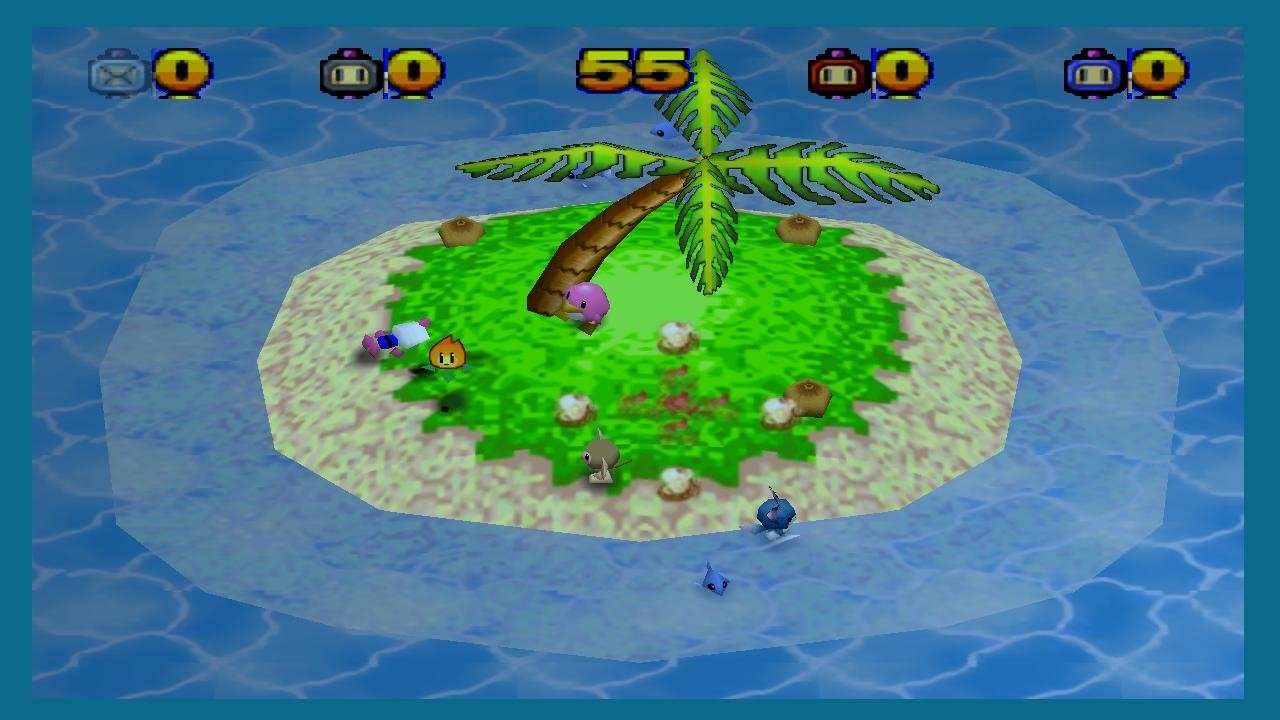Click the black Bomberman's score counter
The height and width of the screenshot is (720, 1280).
412,75
